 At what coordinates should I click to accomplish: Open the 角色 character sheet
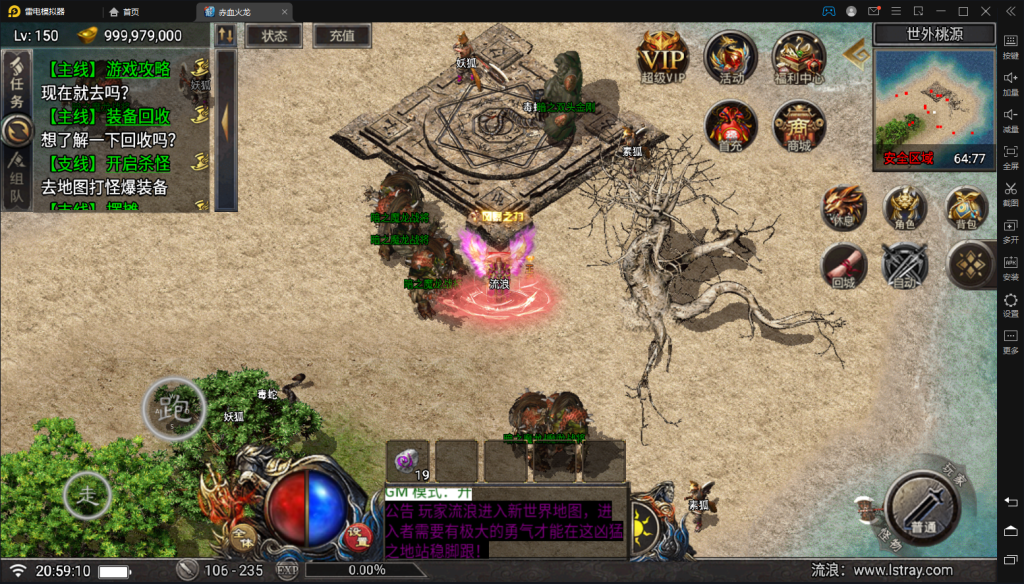point(904,206)
